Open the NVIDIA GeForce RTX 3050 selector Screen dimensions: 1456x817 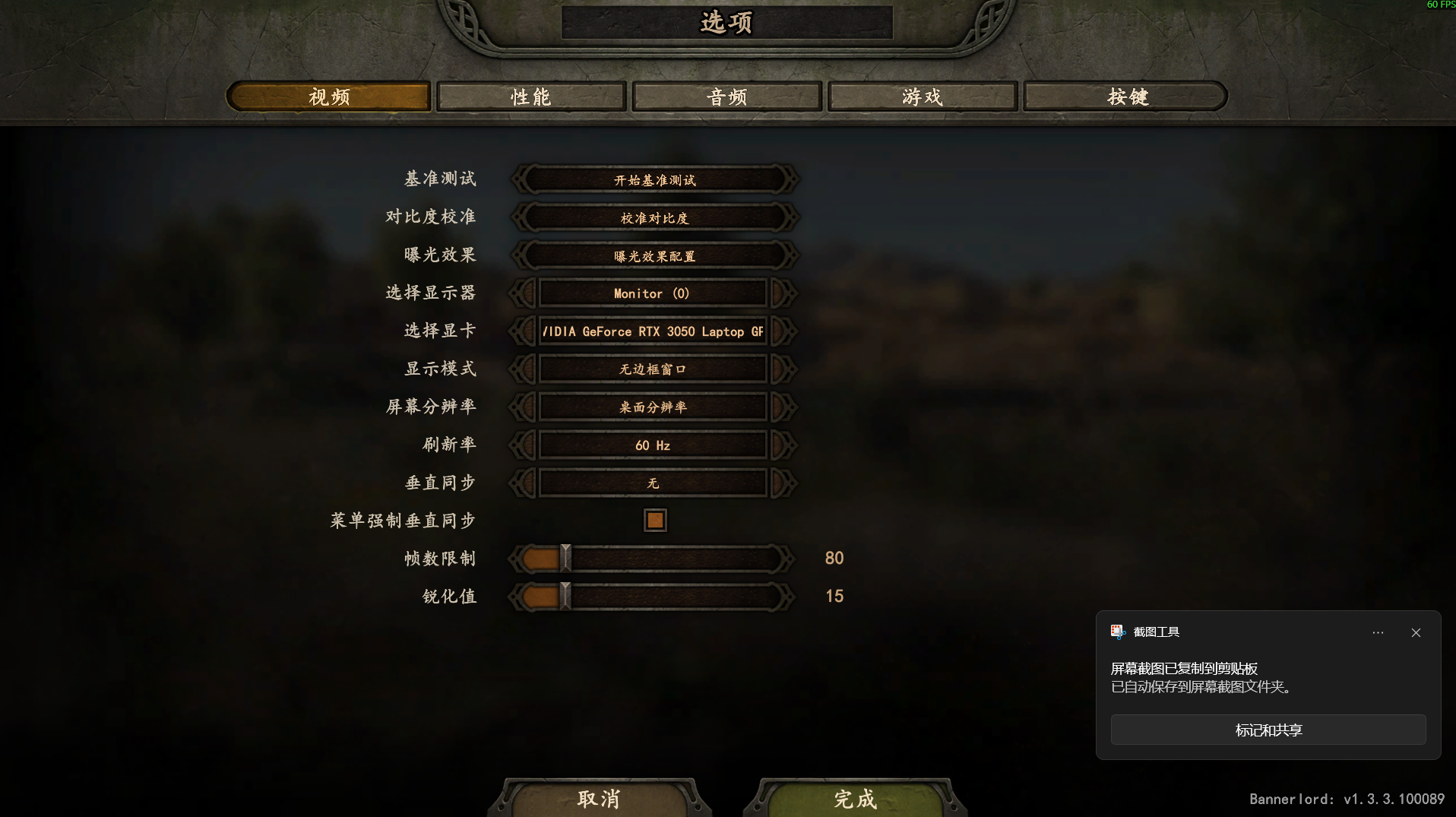click(654, 331)
